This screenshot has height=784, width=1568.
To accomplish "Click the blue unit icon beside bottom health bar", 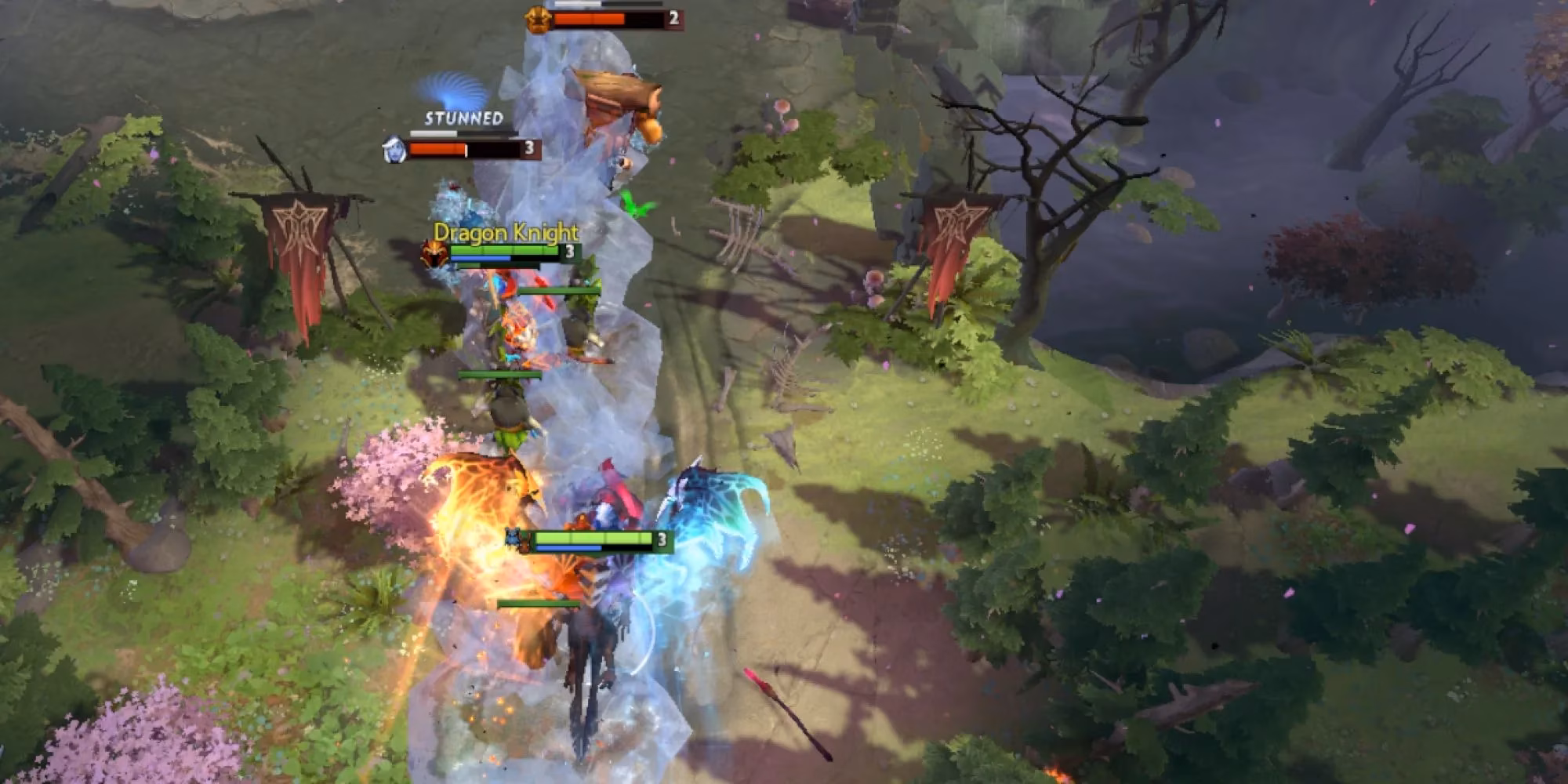I will point(513,536).
